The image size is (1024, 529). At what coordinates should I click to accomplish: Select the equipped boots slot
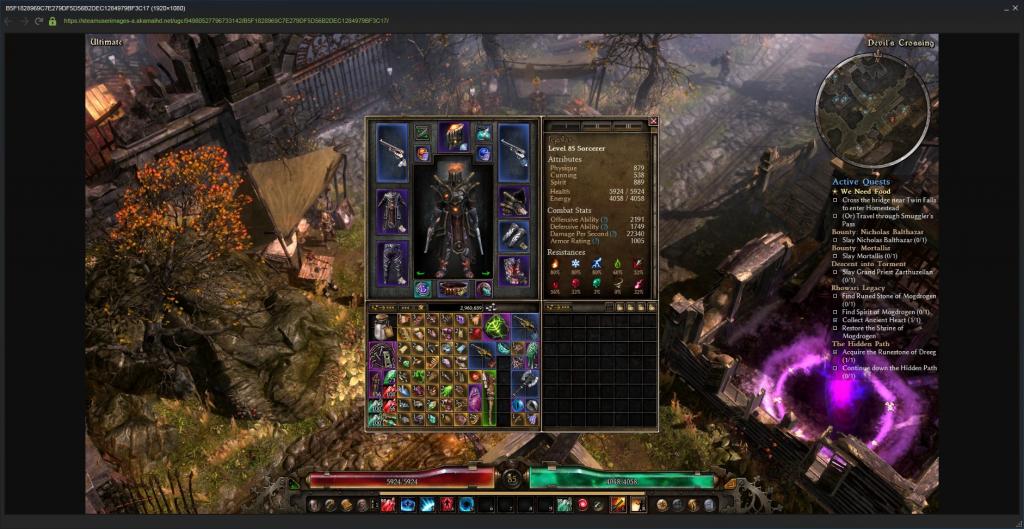tap(513, 271)
